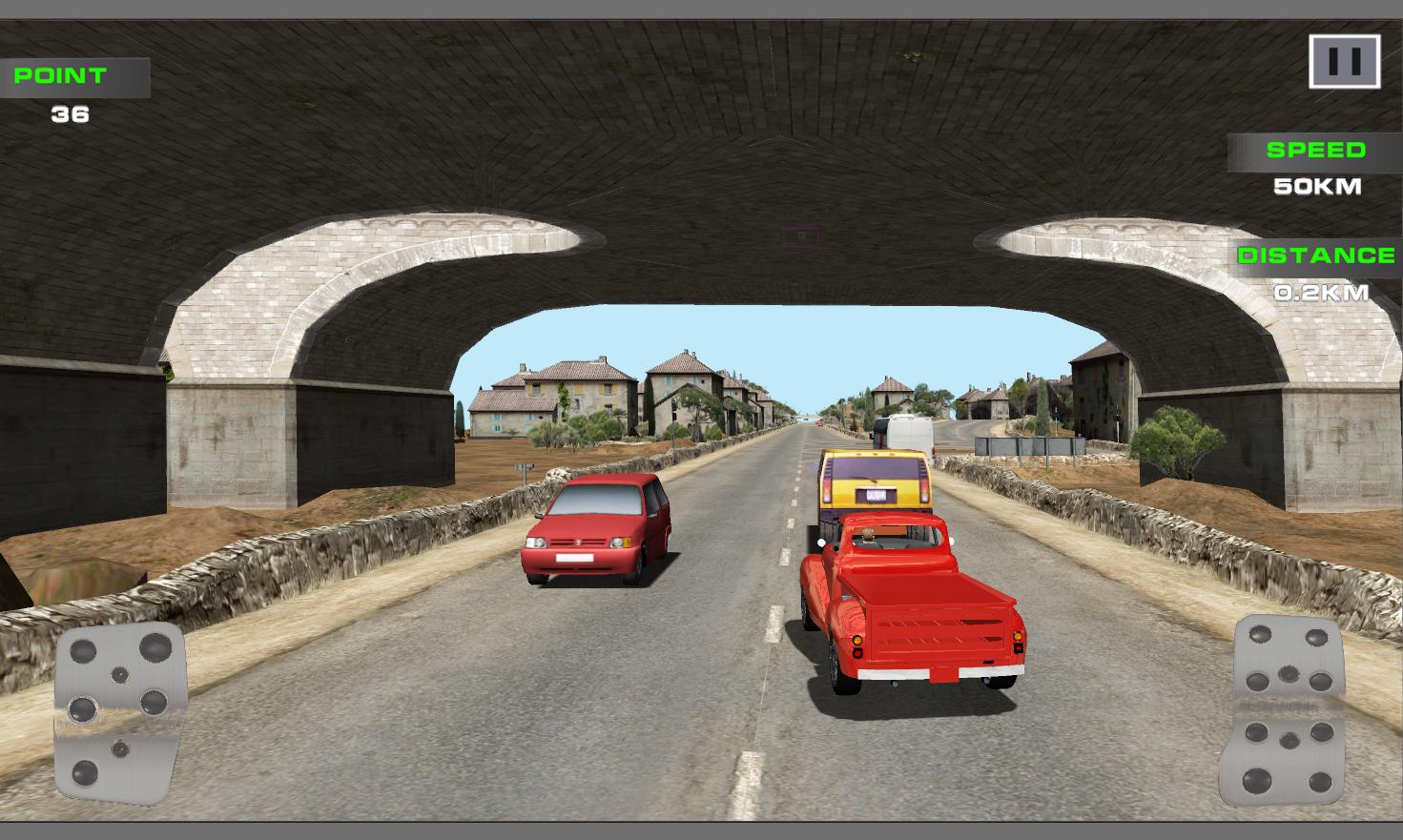Screen dimensions: 1403x840
Task: Select the SPEED indicator panel
Action: click(x=1314, y=151)
